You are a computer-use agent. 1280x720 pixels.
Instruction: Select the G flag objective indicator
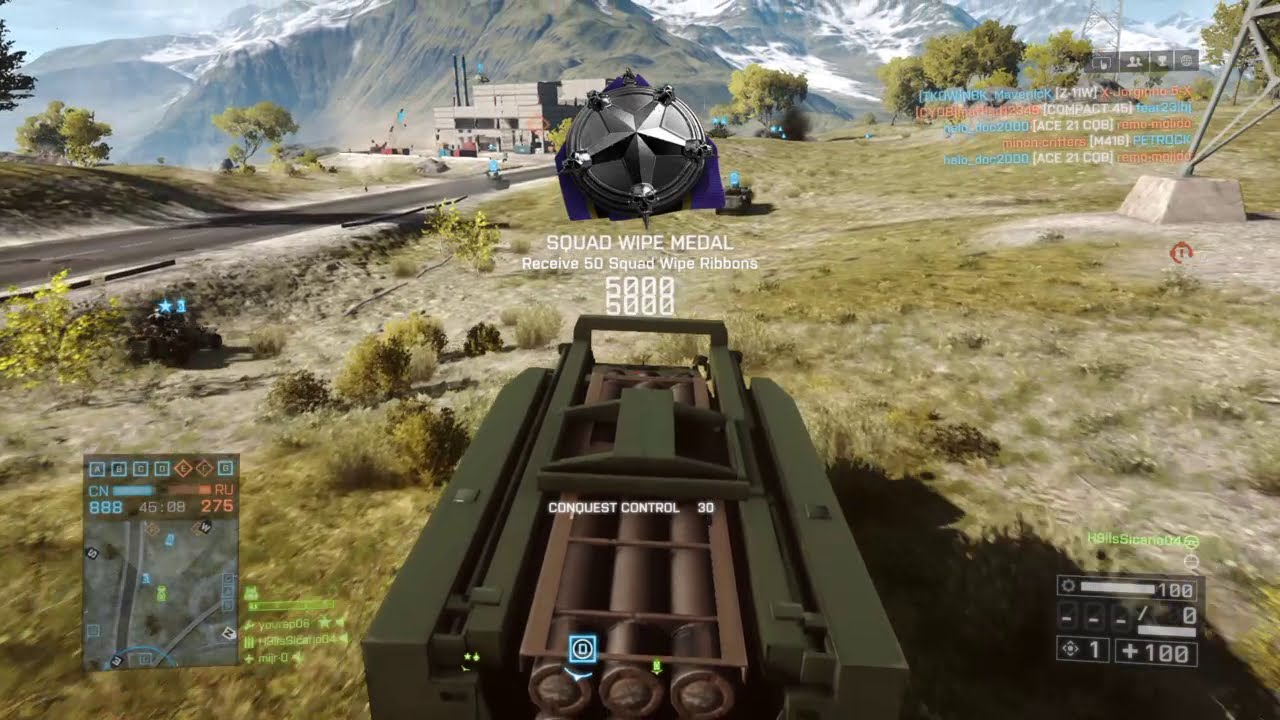pos(225,468)
